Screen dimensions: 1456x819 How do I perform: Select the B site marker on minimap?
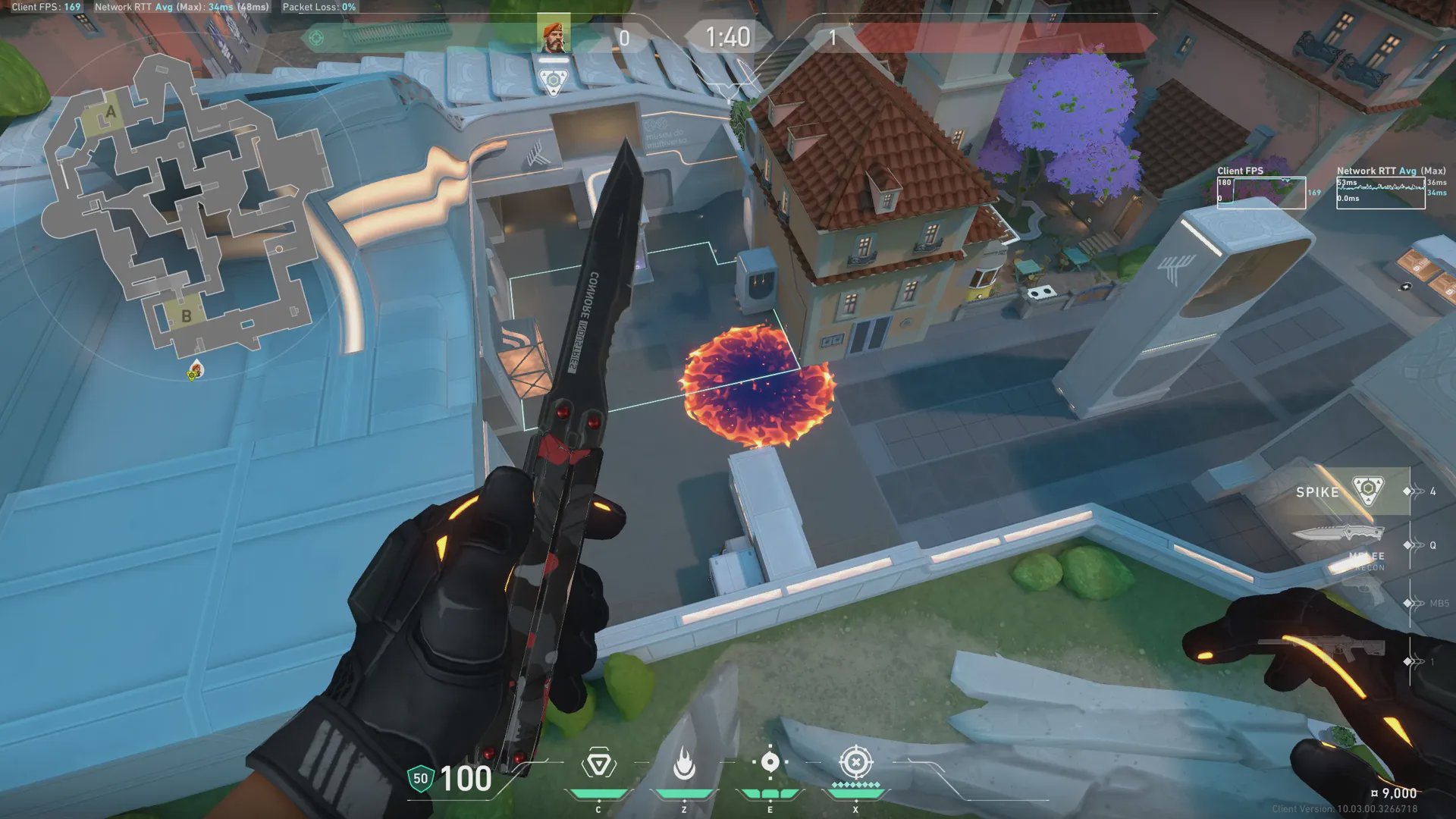(186, 315)
